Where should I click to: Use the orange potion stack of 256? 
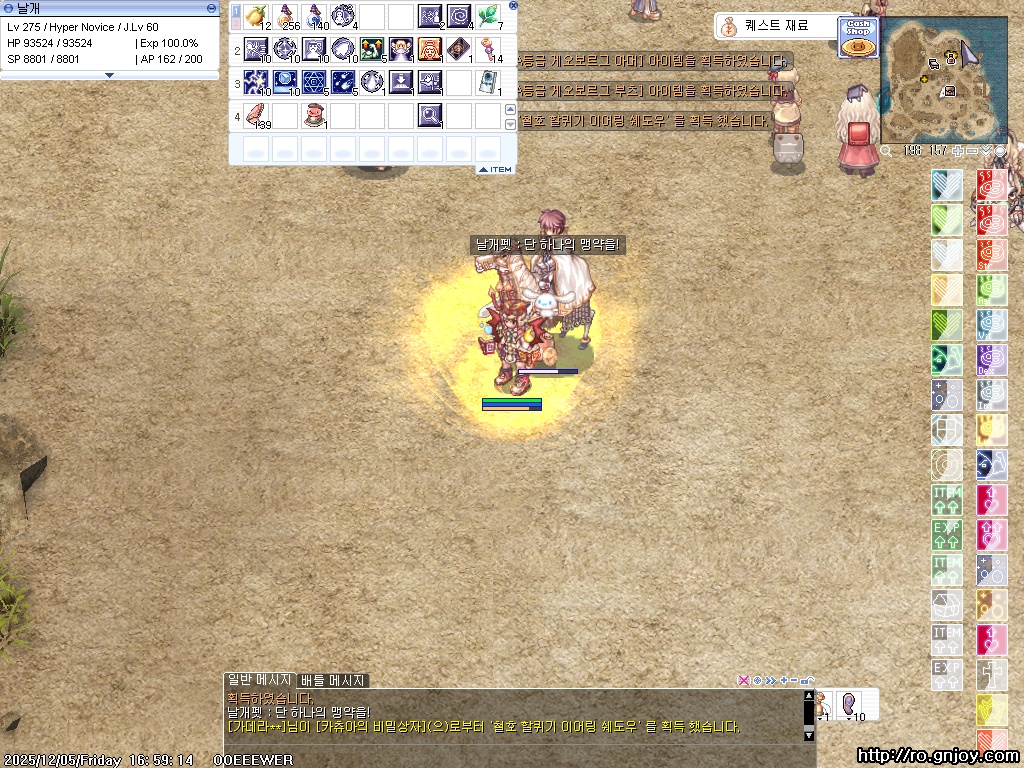[286, 16]
